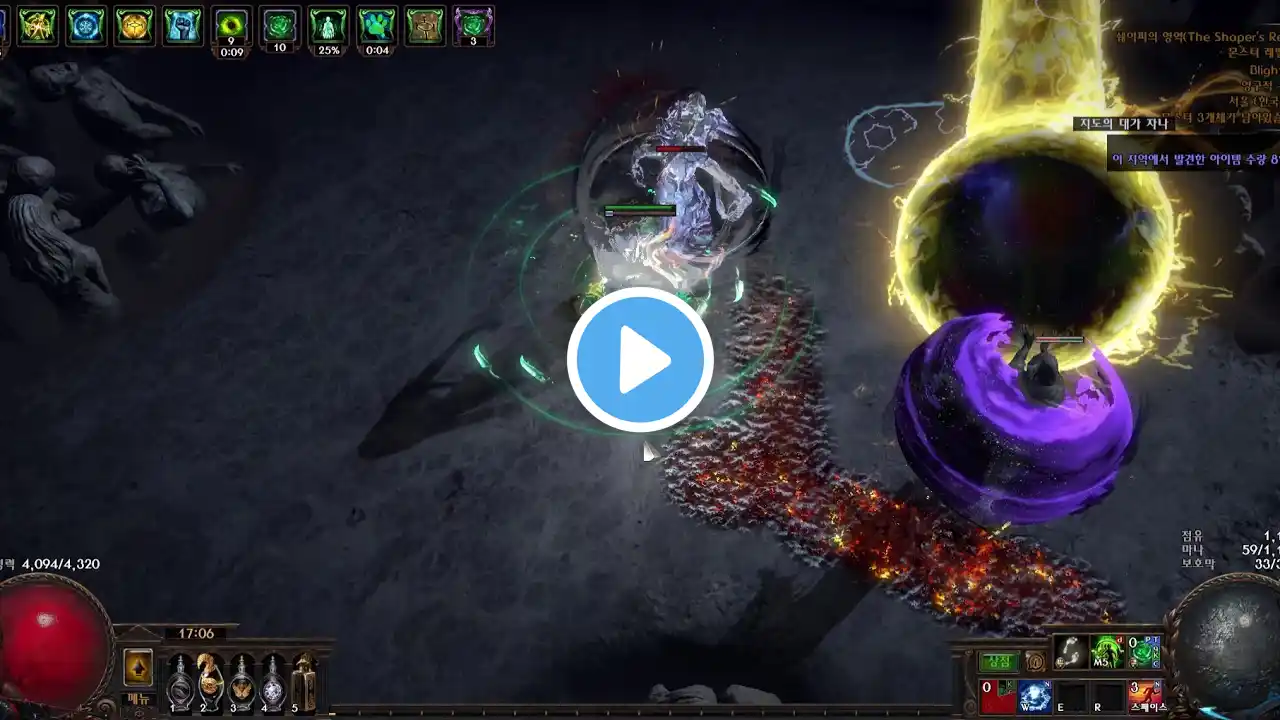Use the golden serpent flask in slot 2

pos(211,683)
